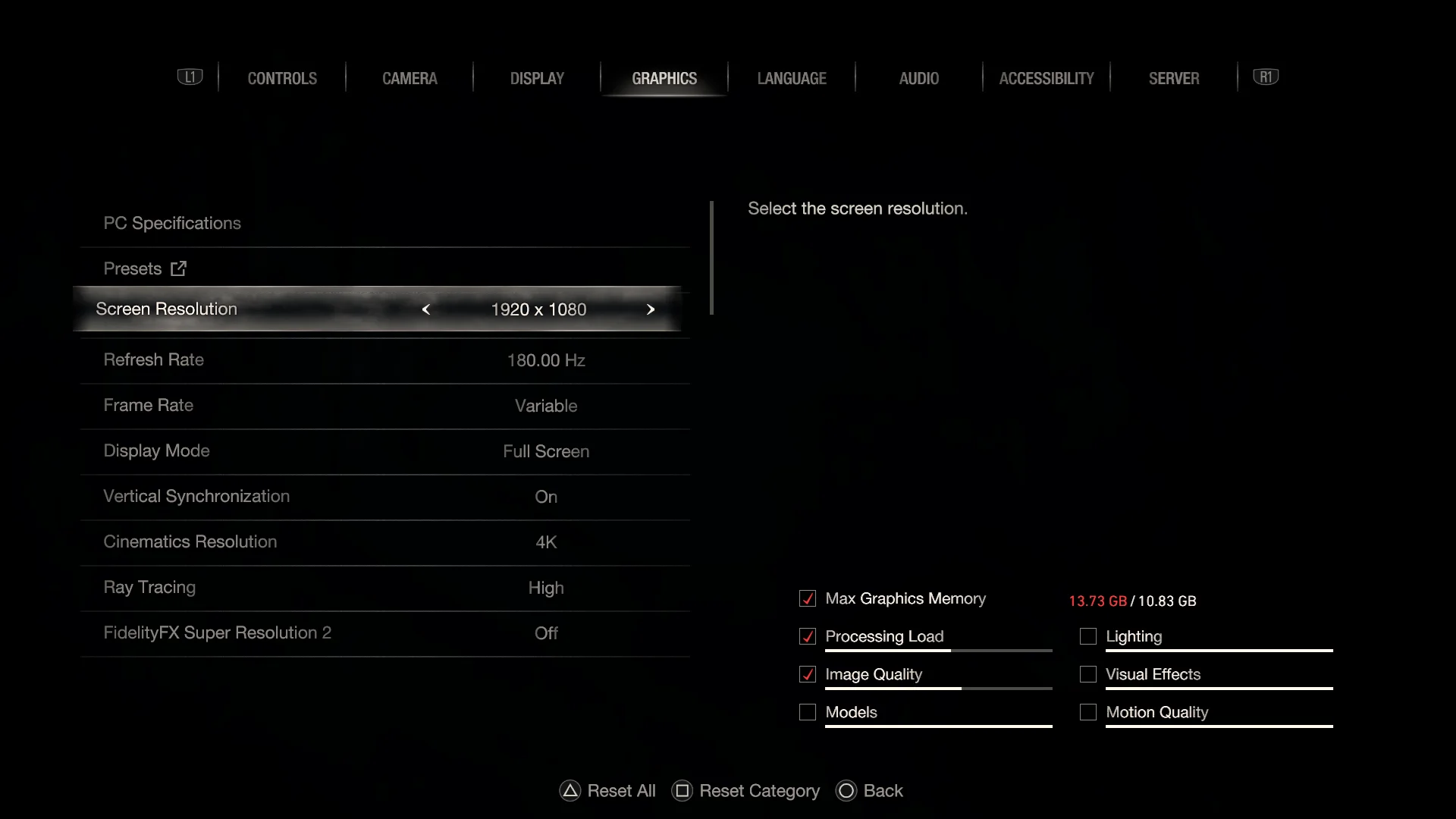Image resolution: width=1456 pixels, height=819 pixels.
Task: Check the Motion Quality checkbox
Action: tap(1088, 712)
